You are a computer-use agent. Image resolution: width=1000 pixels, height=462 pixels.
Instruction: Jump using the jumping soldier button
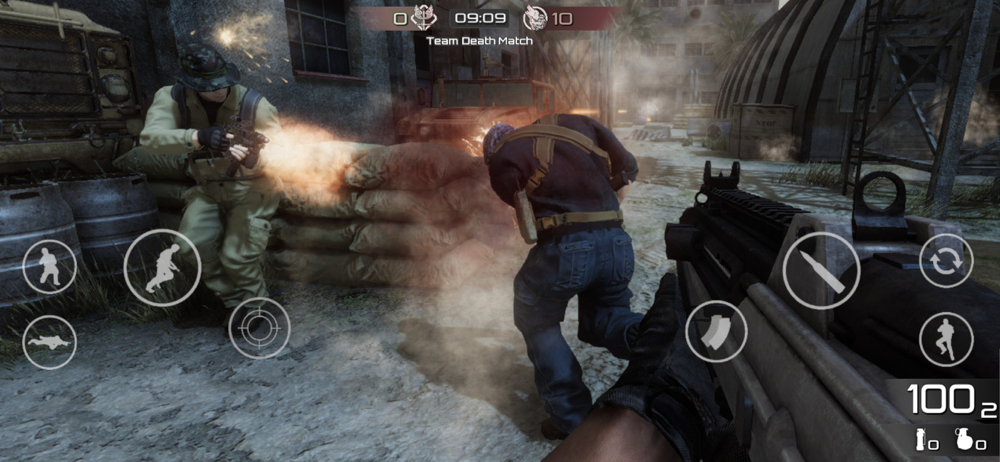pos(946,339)
